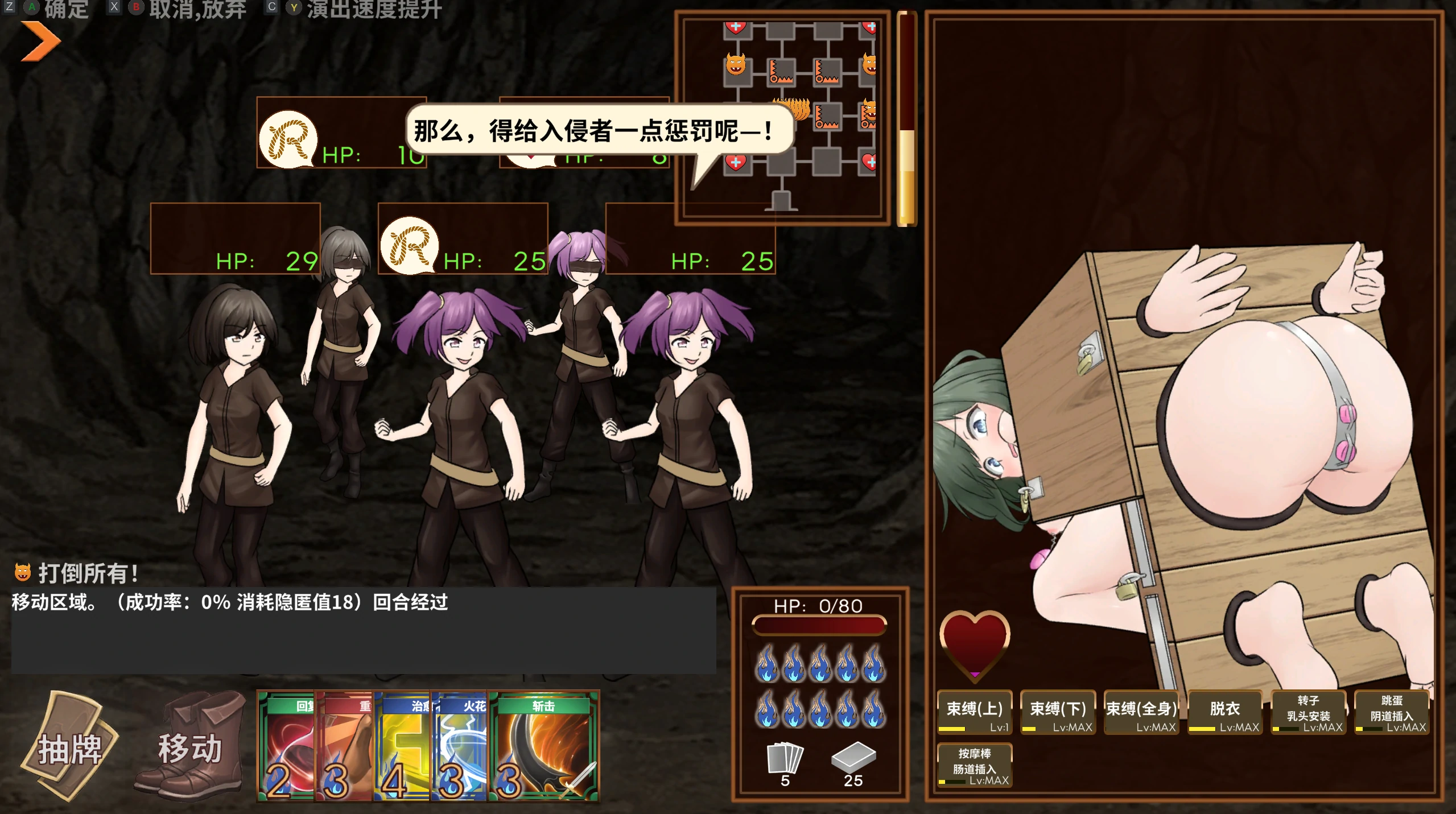Toggle the 转子 乳头安装 option
The width and height of the screenshot is (1456, 814).
[x=1309, y=712]
